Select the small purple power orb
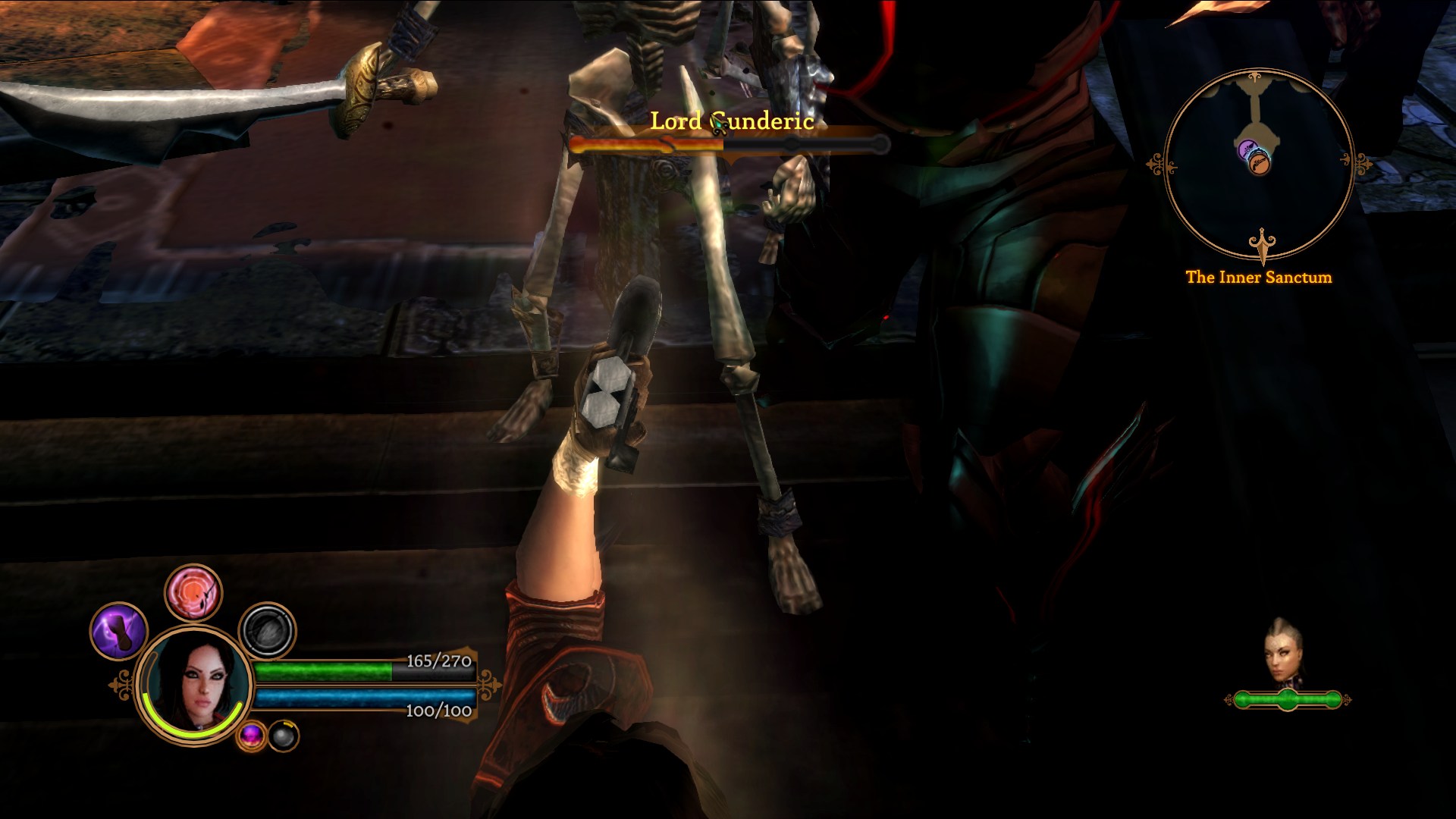The height and width of the screenshot is (819, 1456). coord(251,735)
